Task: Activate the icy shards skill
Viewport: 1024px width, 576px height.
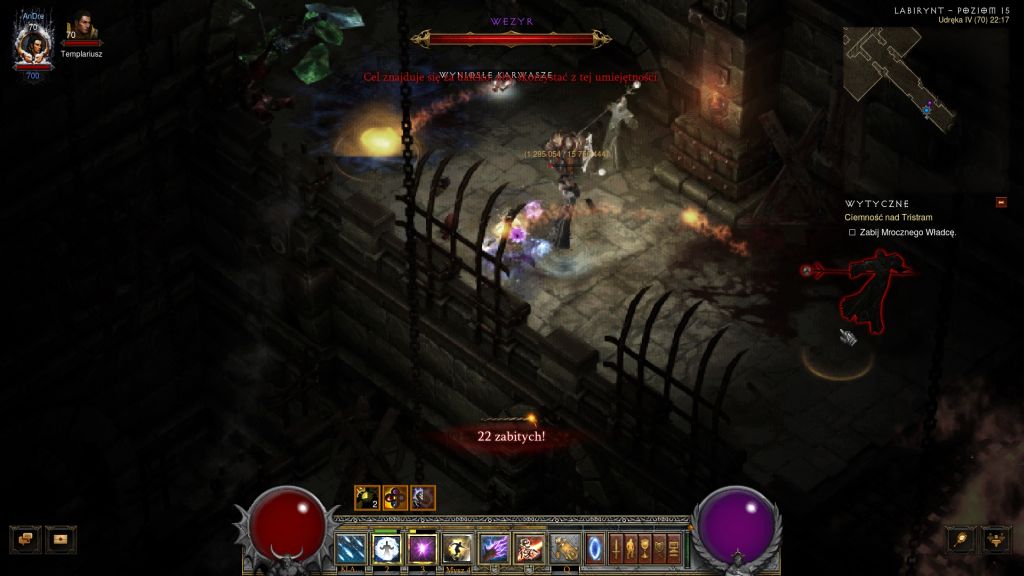Action: [351, 548]
